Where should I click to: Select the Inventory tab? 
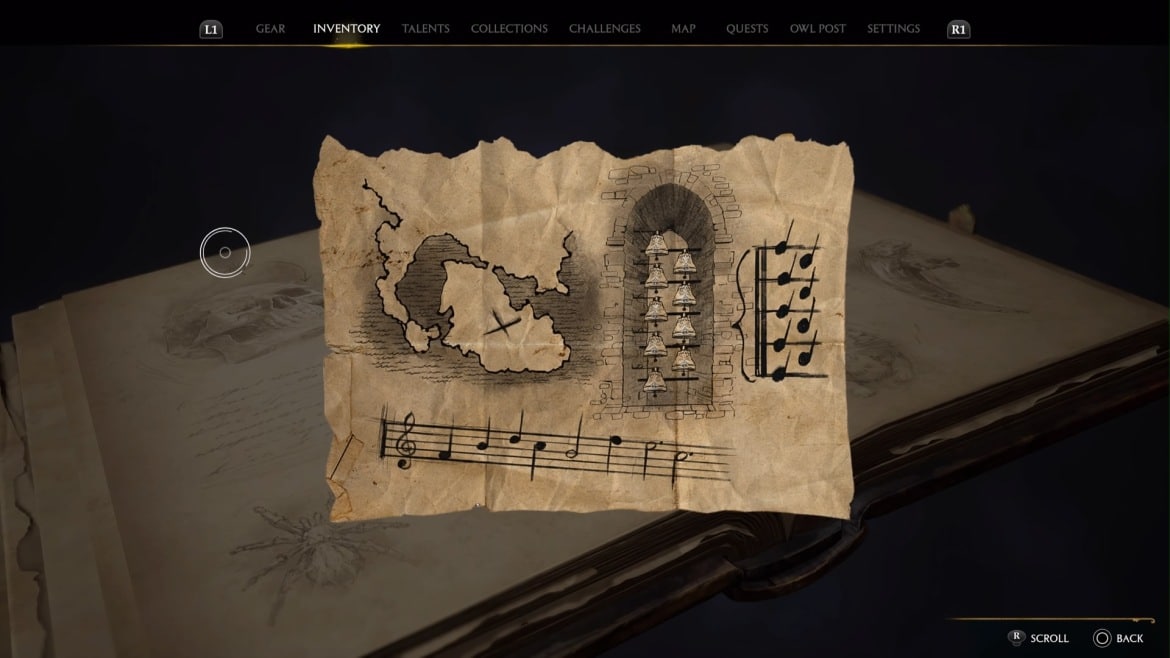(346, 29)
